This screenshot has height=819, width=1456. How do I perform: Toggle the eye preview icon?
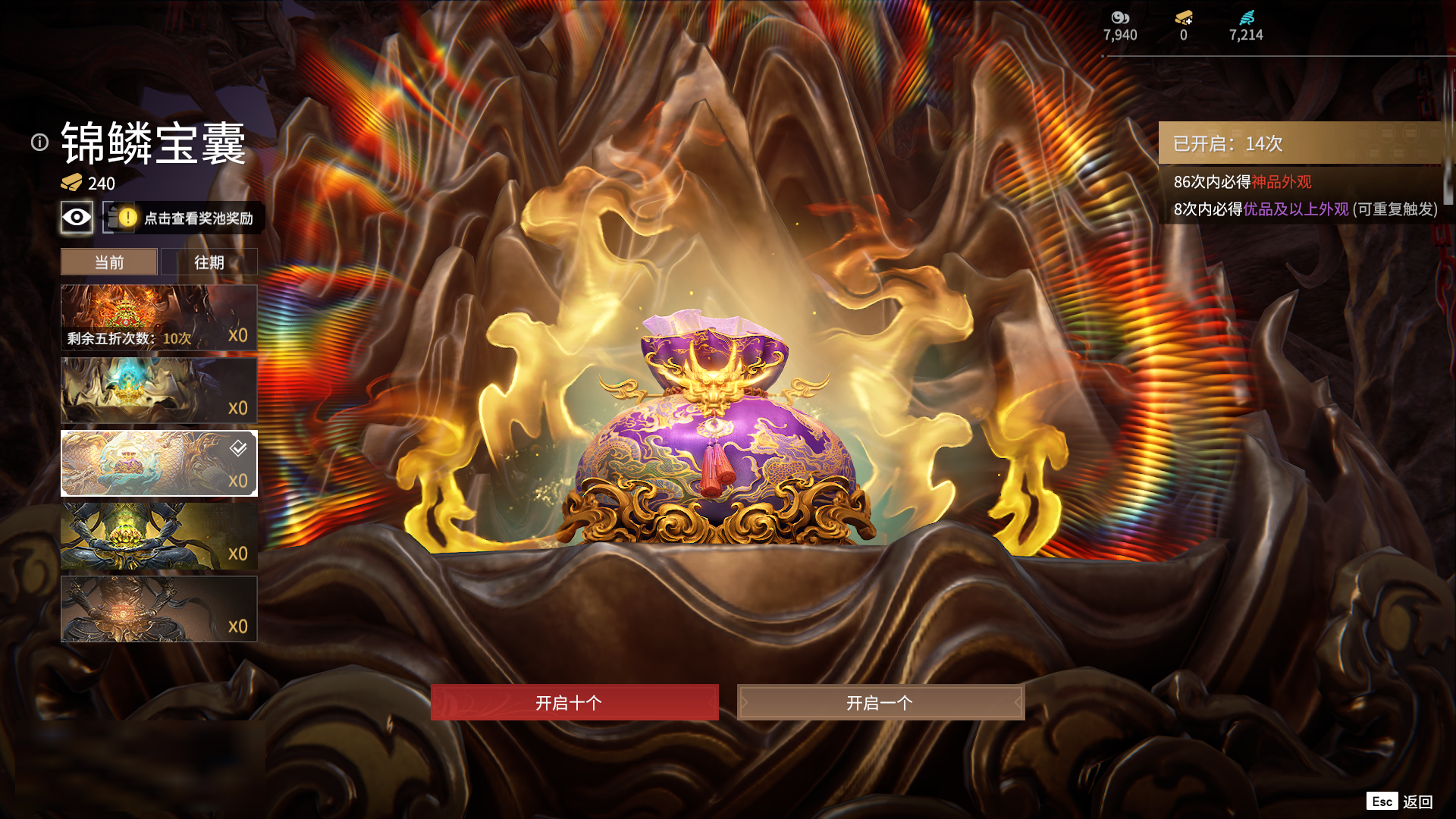(77, 218)
